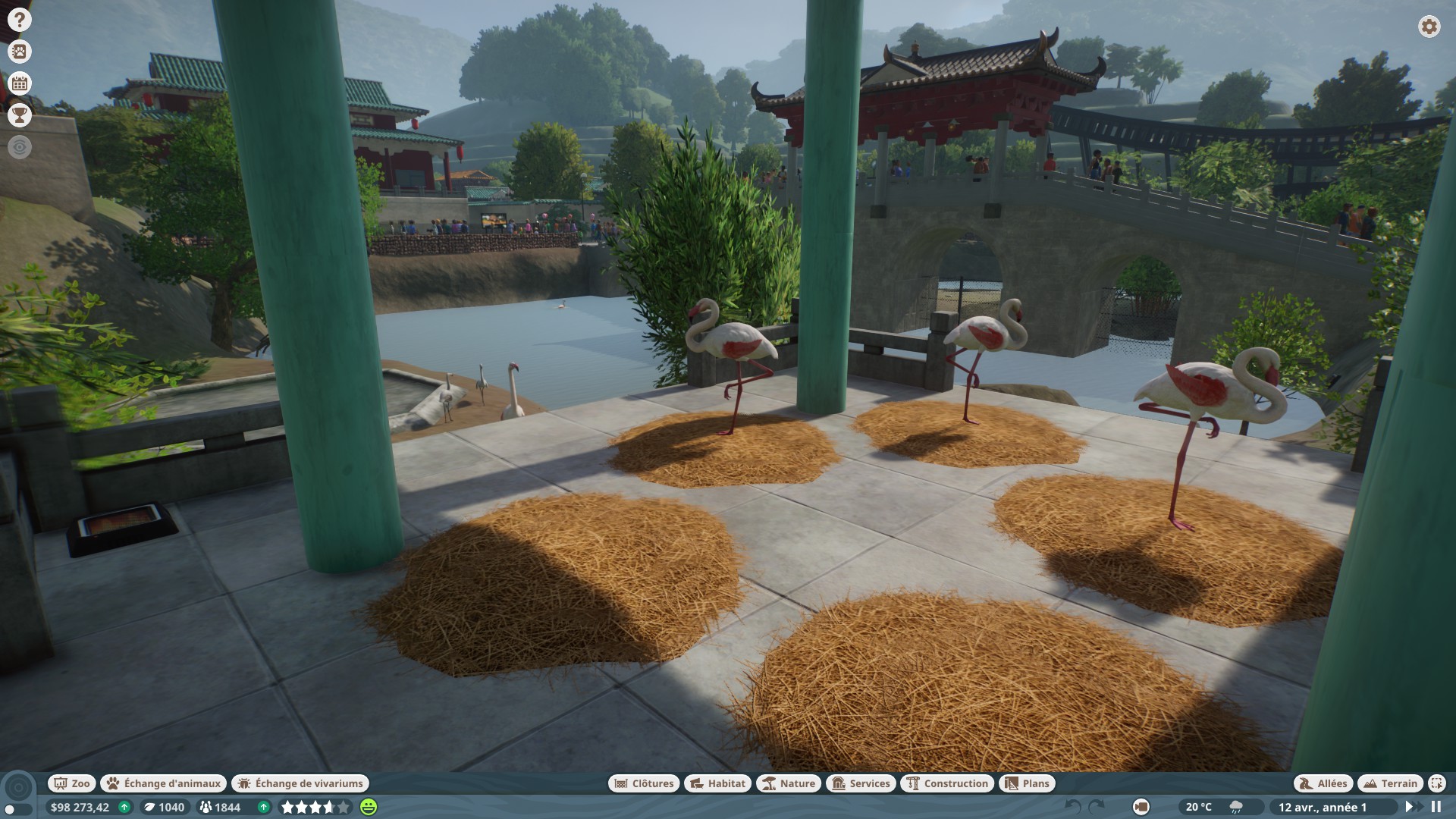
Task: Choose the Nature category
Action: pyautogui.click(x=789, y=783)
